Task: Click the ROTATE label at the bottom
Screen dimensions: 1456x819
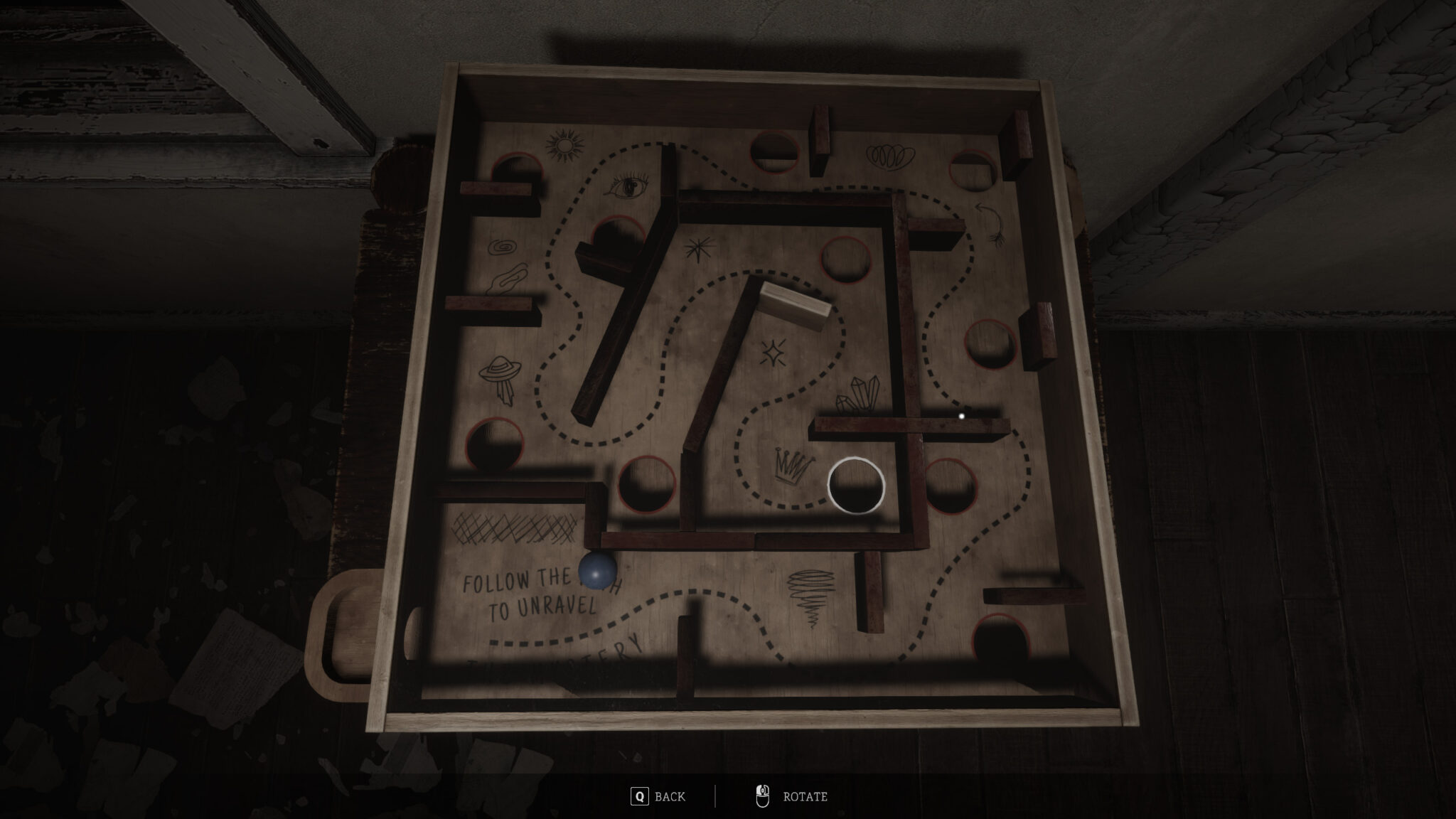Action: [805, 797]
